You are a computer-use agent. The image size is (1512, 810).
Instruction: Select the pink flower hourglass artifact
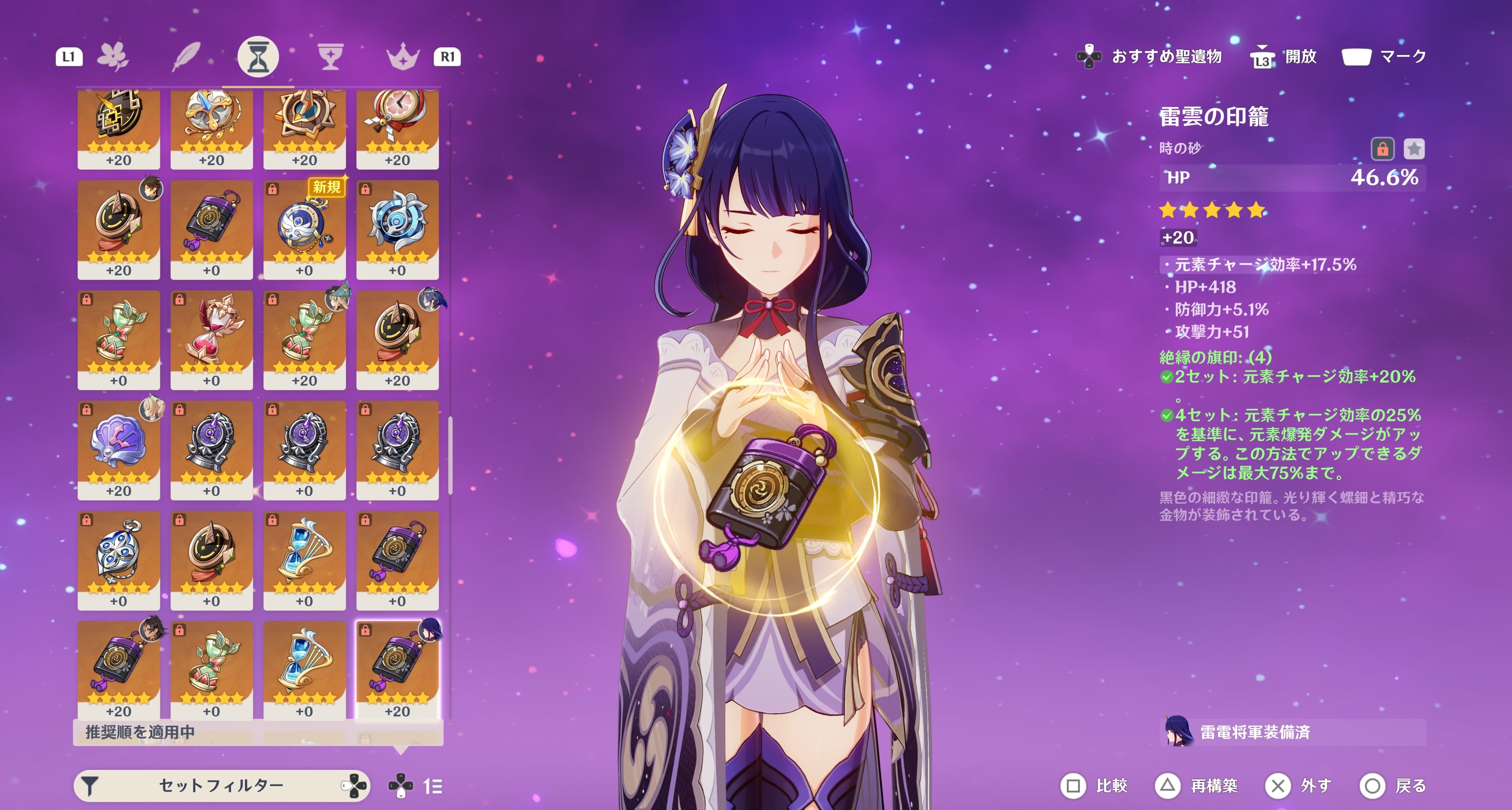point(211,339)
